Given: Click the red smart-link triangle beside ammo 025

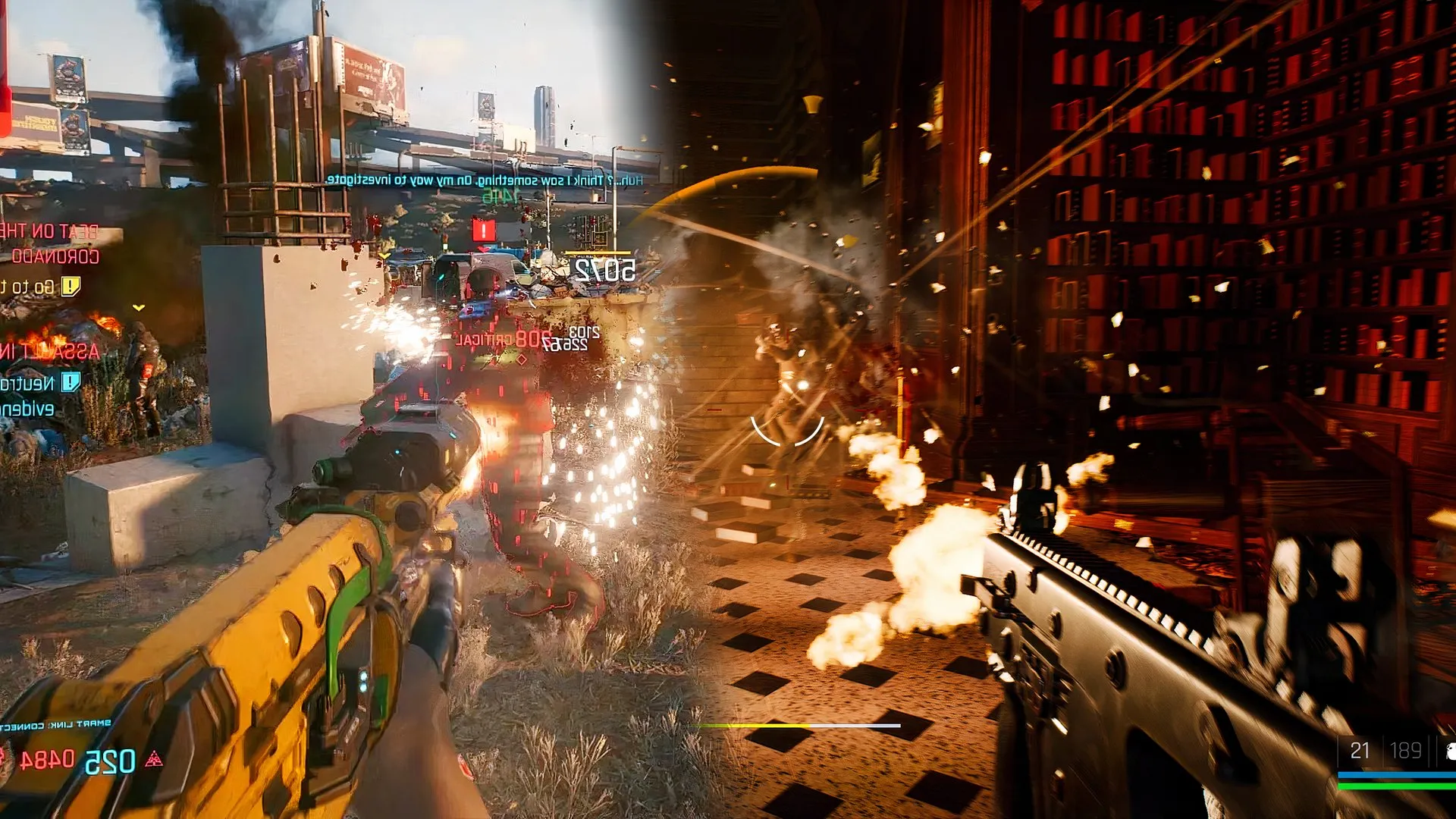Looking at the screenshot, I should pyautogui.click(x=155, y=758).
